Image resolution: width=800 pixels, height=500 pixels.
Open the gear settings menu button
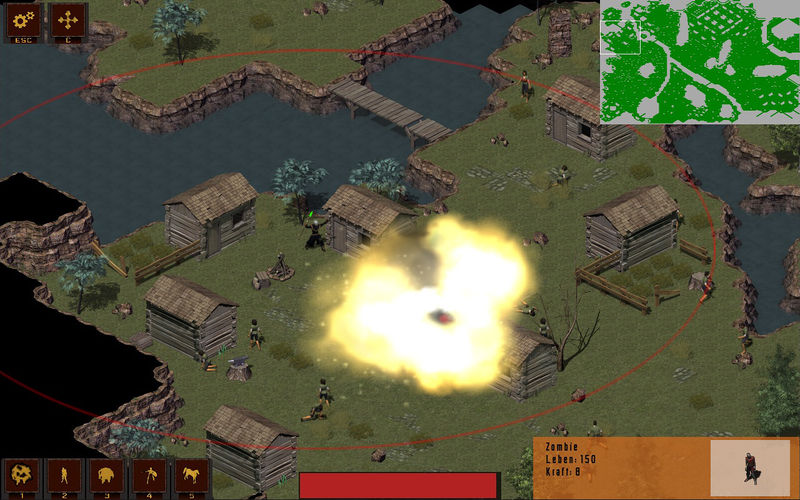tap(22, 20)
